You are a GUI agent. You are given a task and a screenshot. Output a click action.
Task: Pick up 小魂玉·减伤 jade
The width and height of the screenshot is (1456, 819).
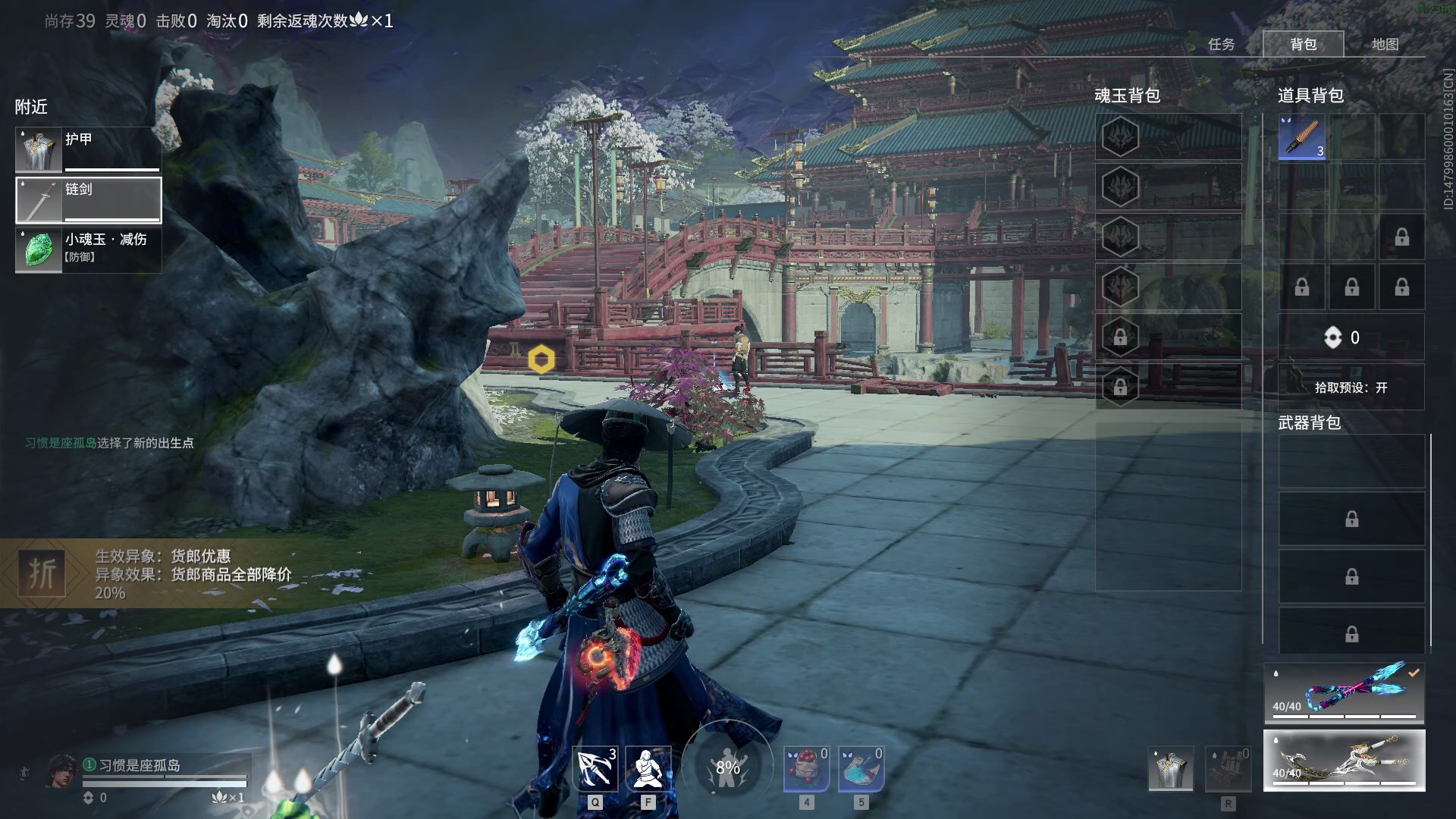(x=88, y=250)
